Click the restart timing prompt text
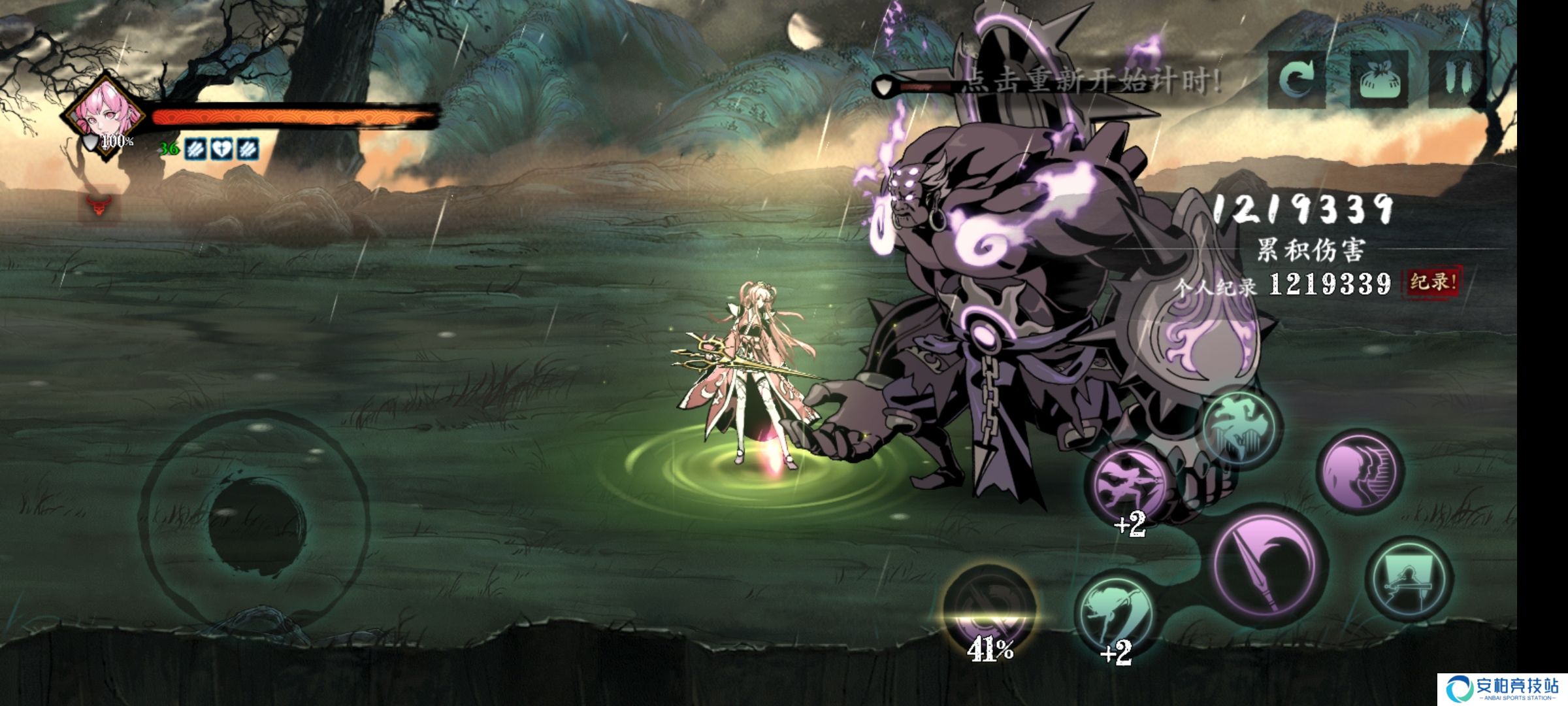The image size is (1568, 706). point(1091,83)
